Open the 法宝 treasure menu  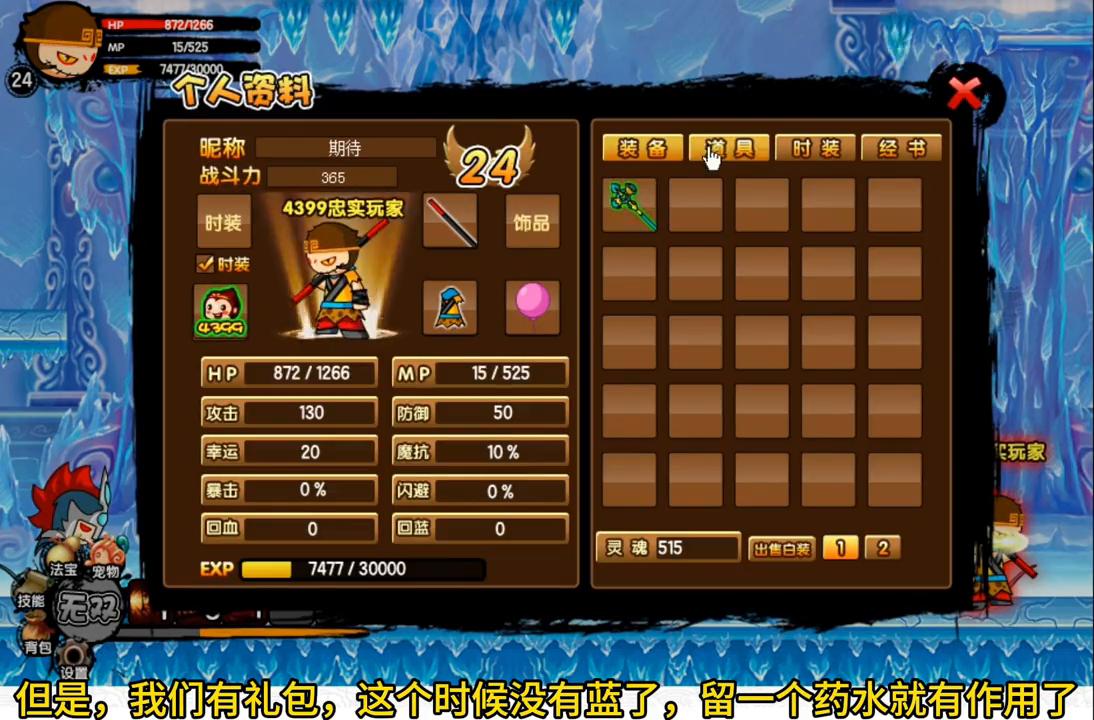64,568
